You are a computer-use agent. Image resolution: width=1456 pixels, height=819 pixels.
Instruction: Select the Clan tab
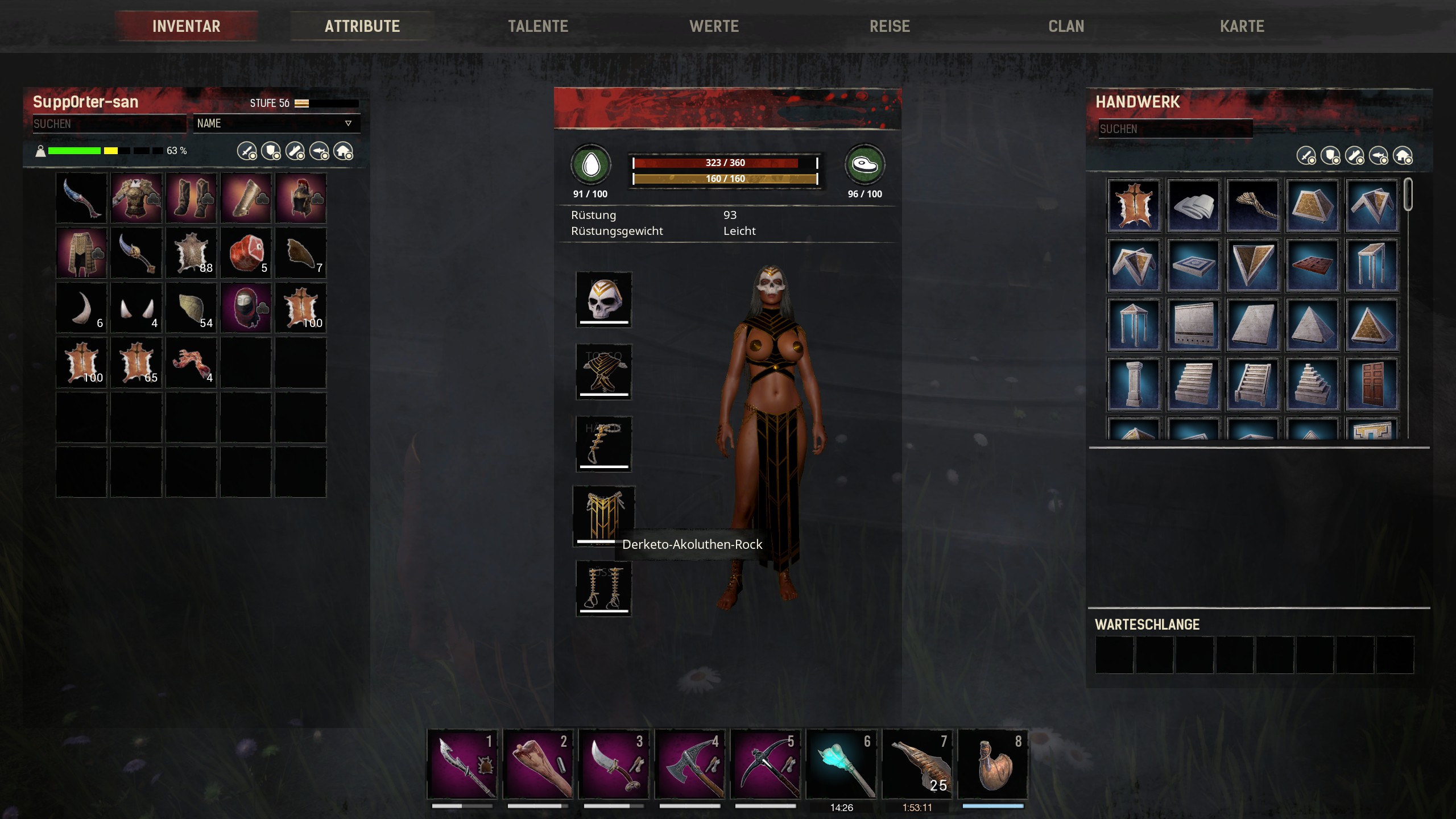pyautogui.click(x=1066, y=26)
